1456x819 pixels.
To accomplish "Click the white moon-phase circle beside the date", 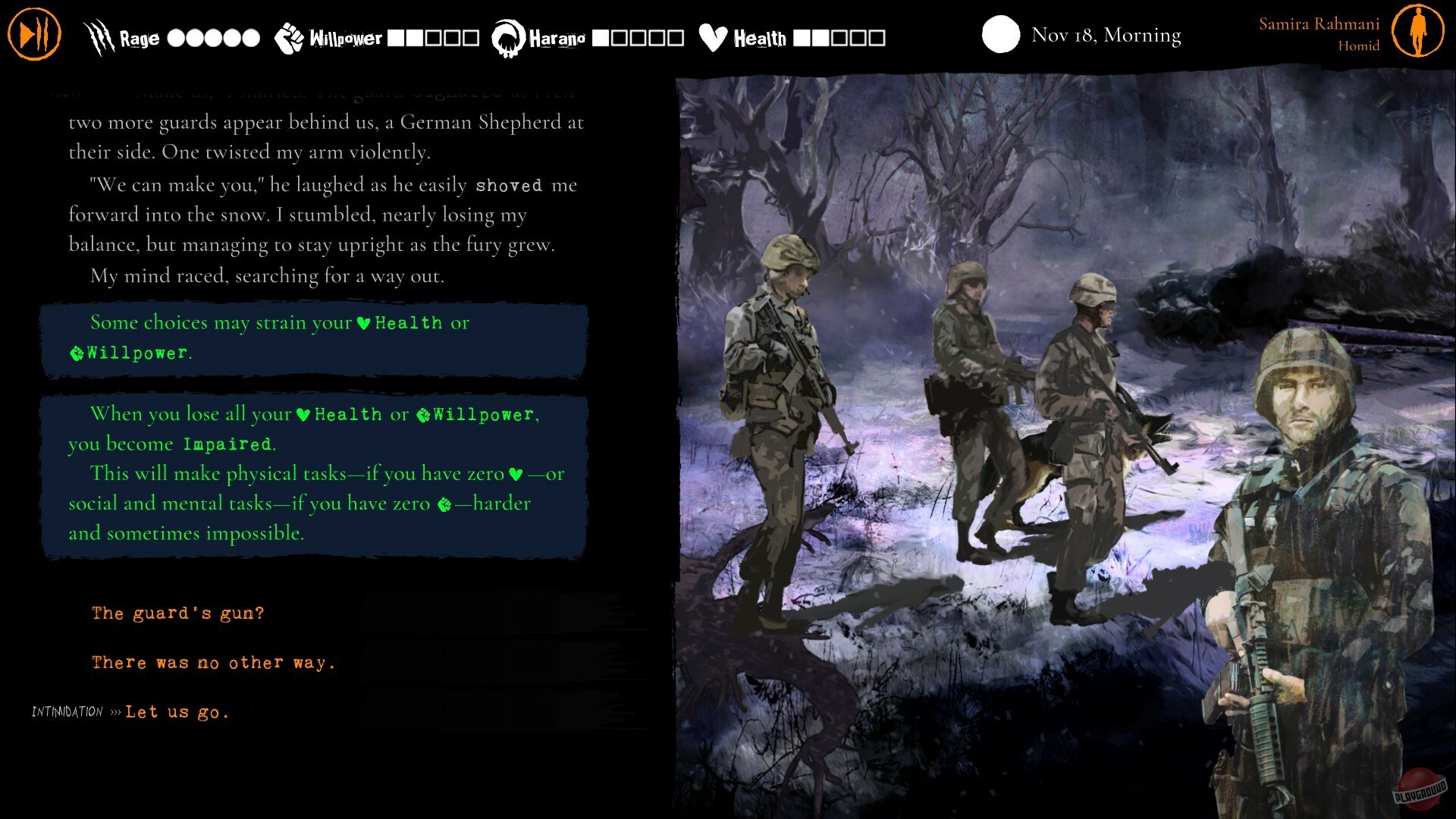I will [1000, 34].
